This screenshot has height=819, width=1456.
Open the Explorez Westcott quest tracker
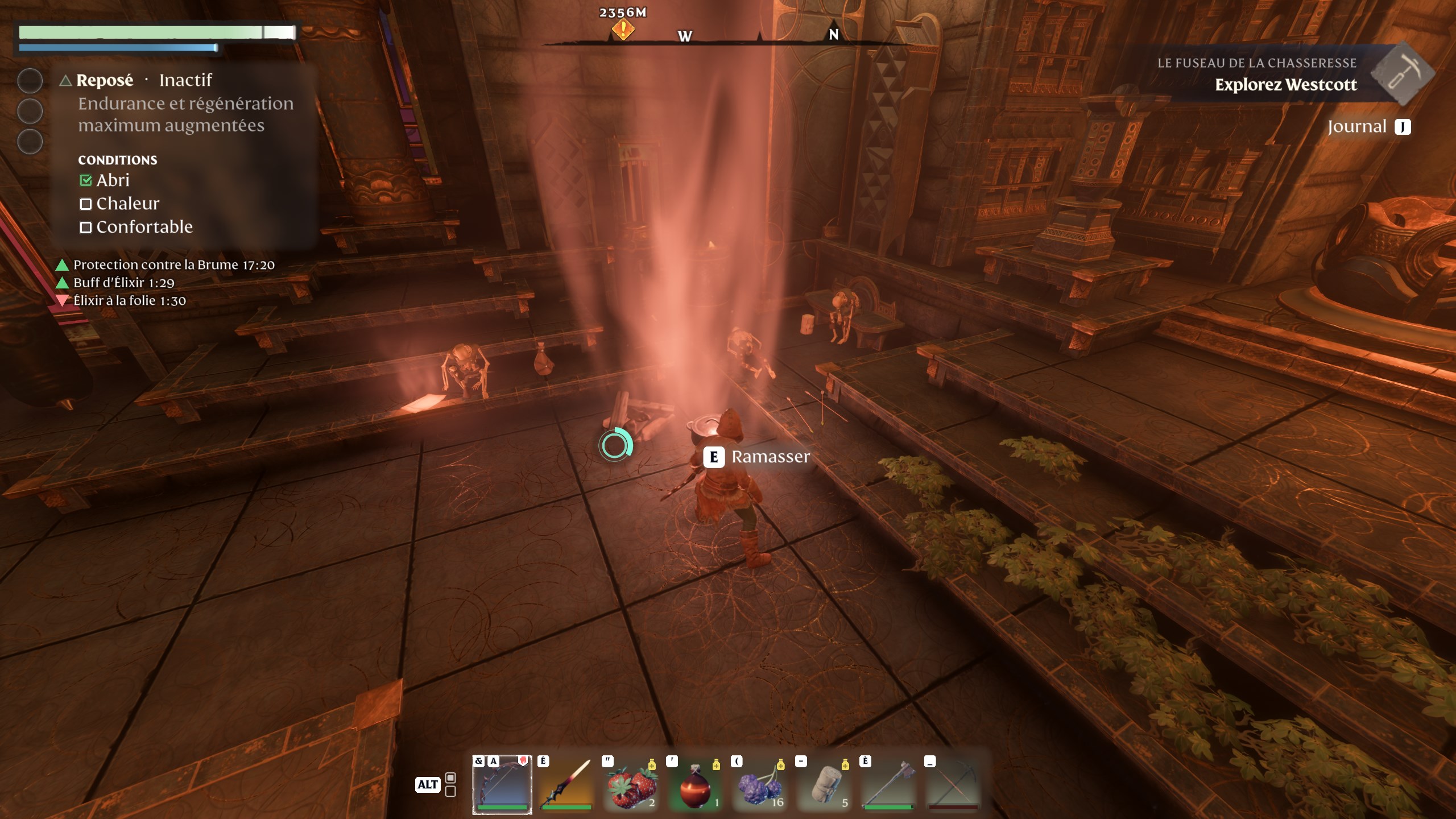[x=1285, y=85]
